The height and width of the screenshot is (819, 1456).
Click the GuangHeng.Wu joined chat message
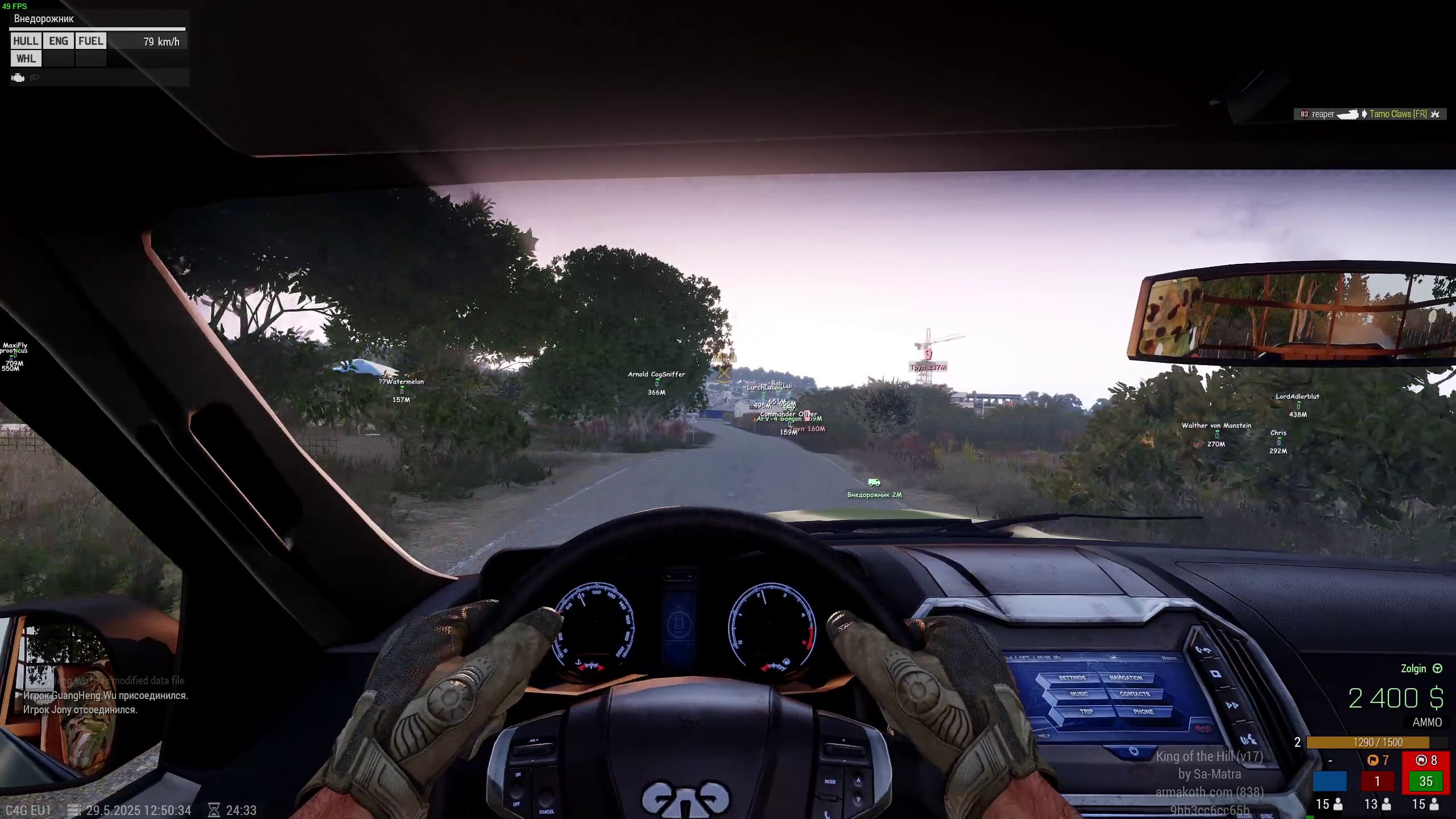coord(105,695)
